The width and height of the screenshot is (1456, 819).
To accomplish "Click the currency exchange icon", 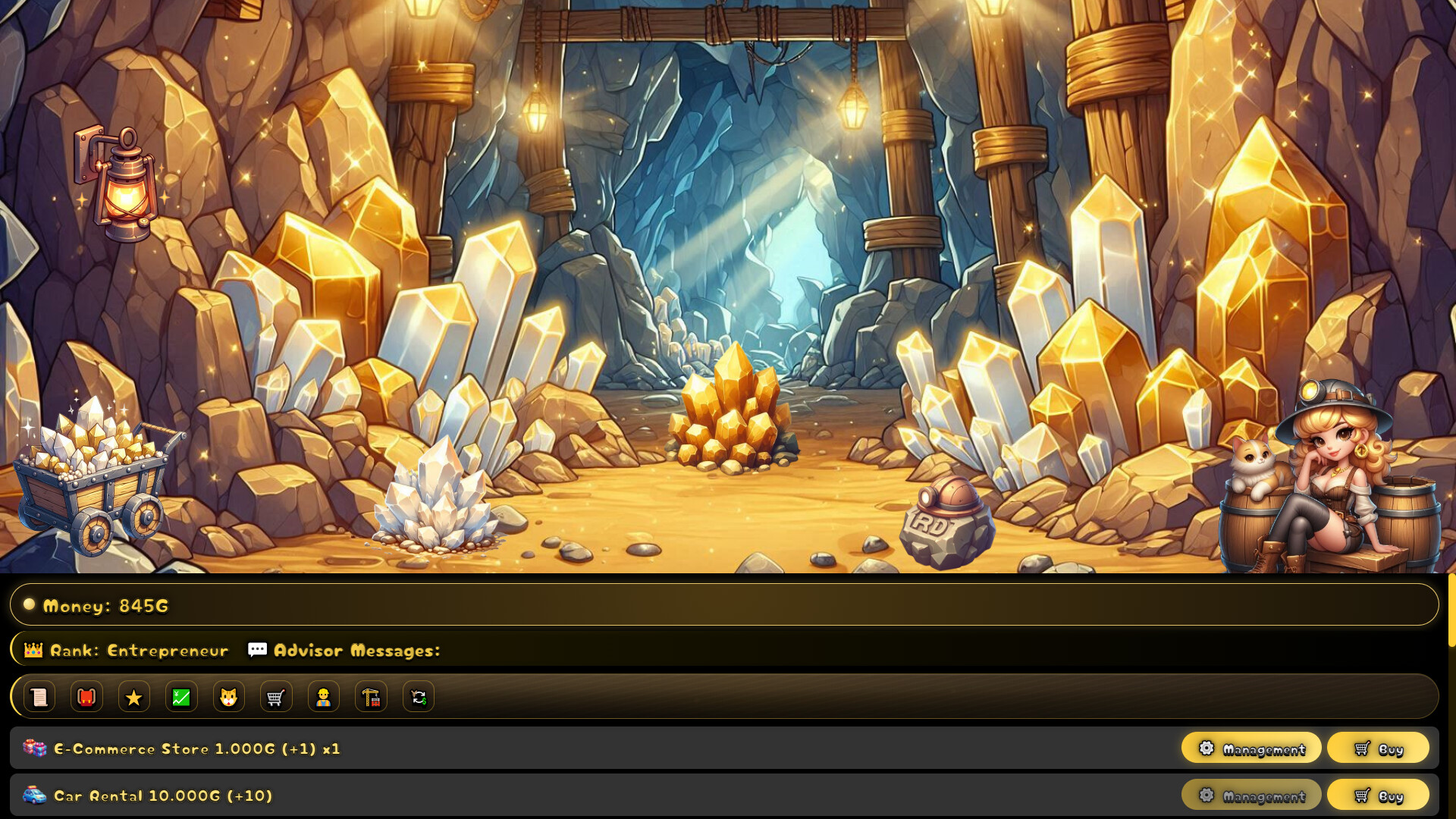I will click(x=418, y=696).
